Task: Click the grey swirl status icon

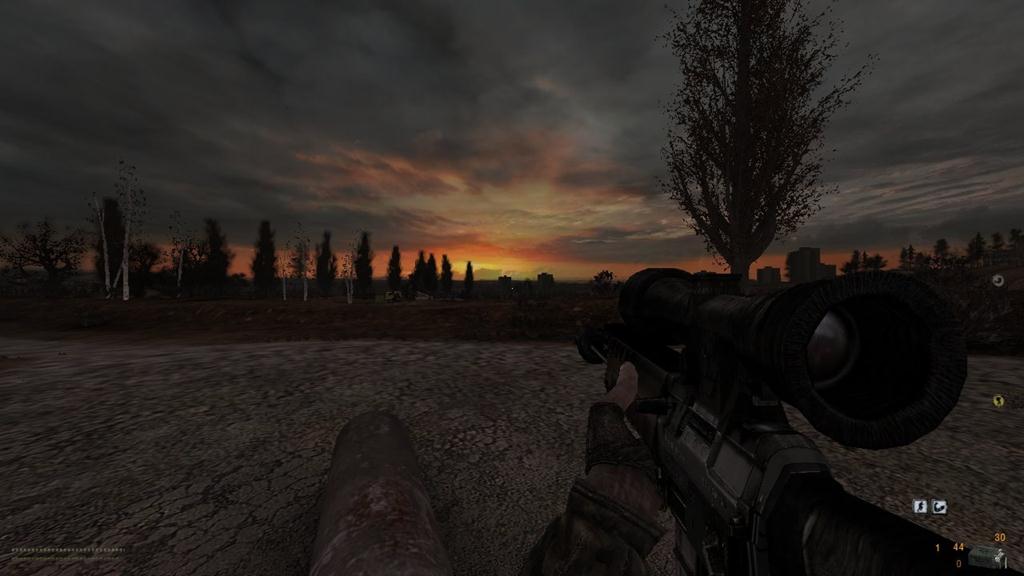Action: pos(998,280)
